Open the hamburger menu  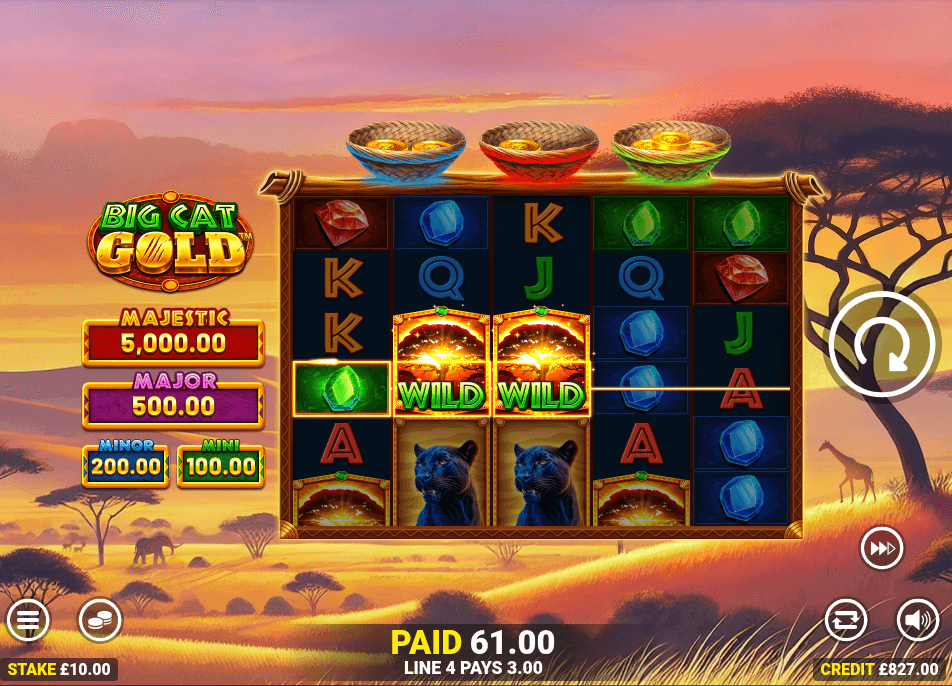(x=28, y=621)
